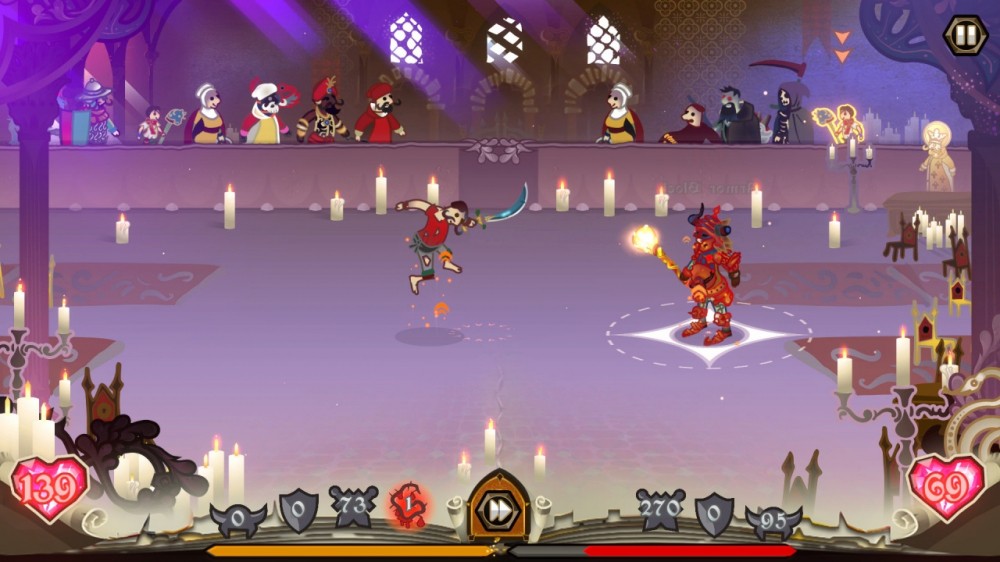
Task: Pause the battle with the pause button
Action: coord(964,35)
